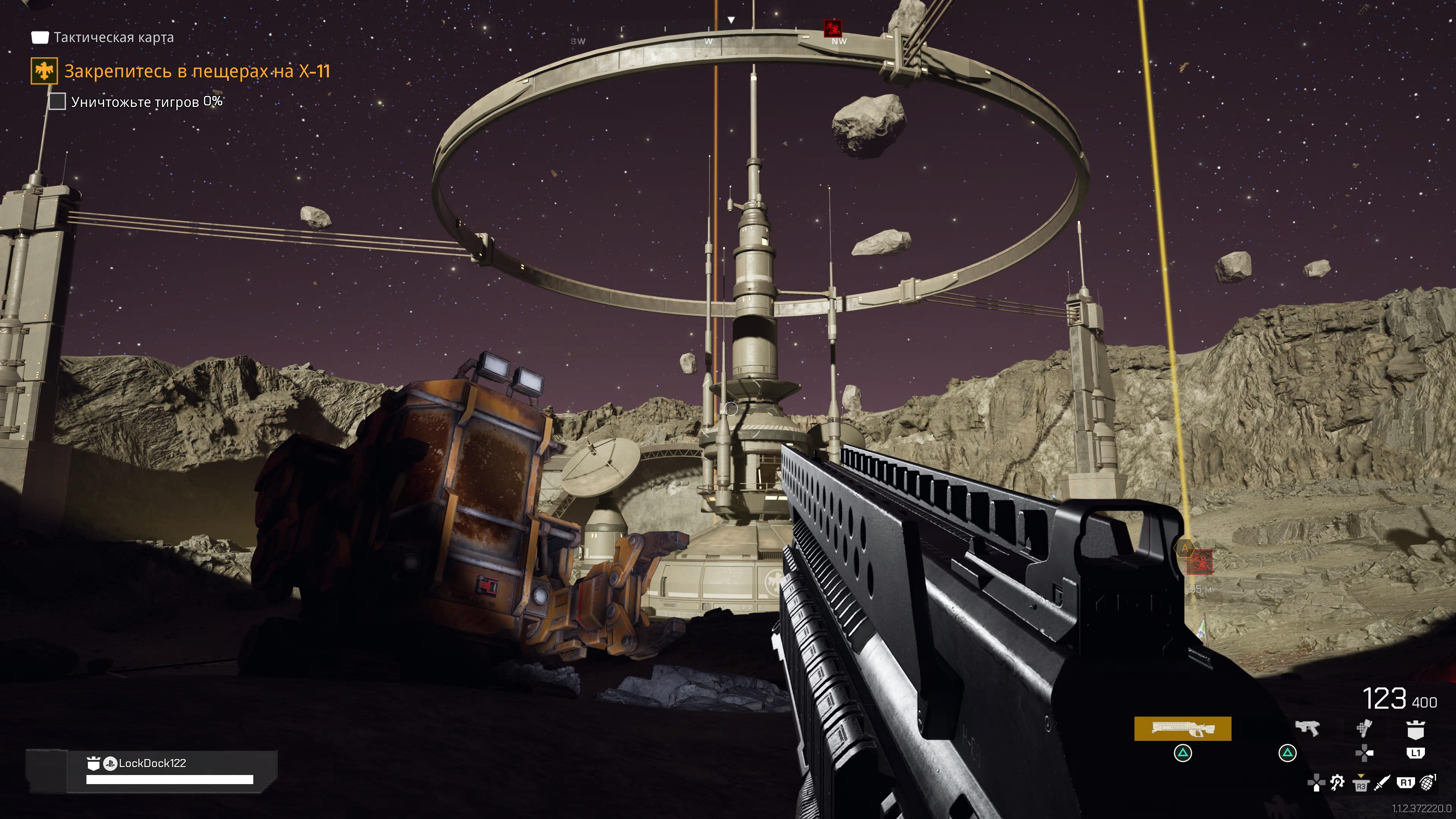Viewport: 1456px width, 819px height.
Task: Select the combat knife melee icon
Action: pyautogui.click(x=1382, y=783)
